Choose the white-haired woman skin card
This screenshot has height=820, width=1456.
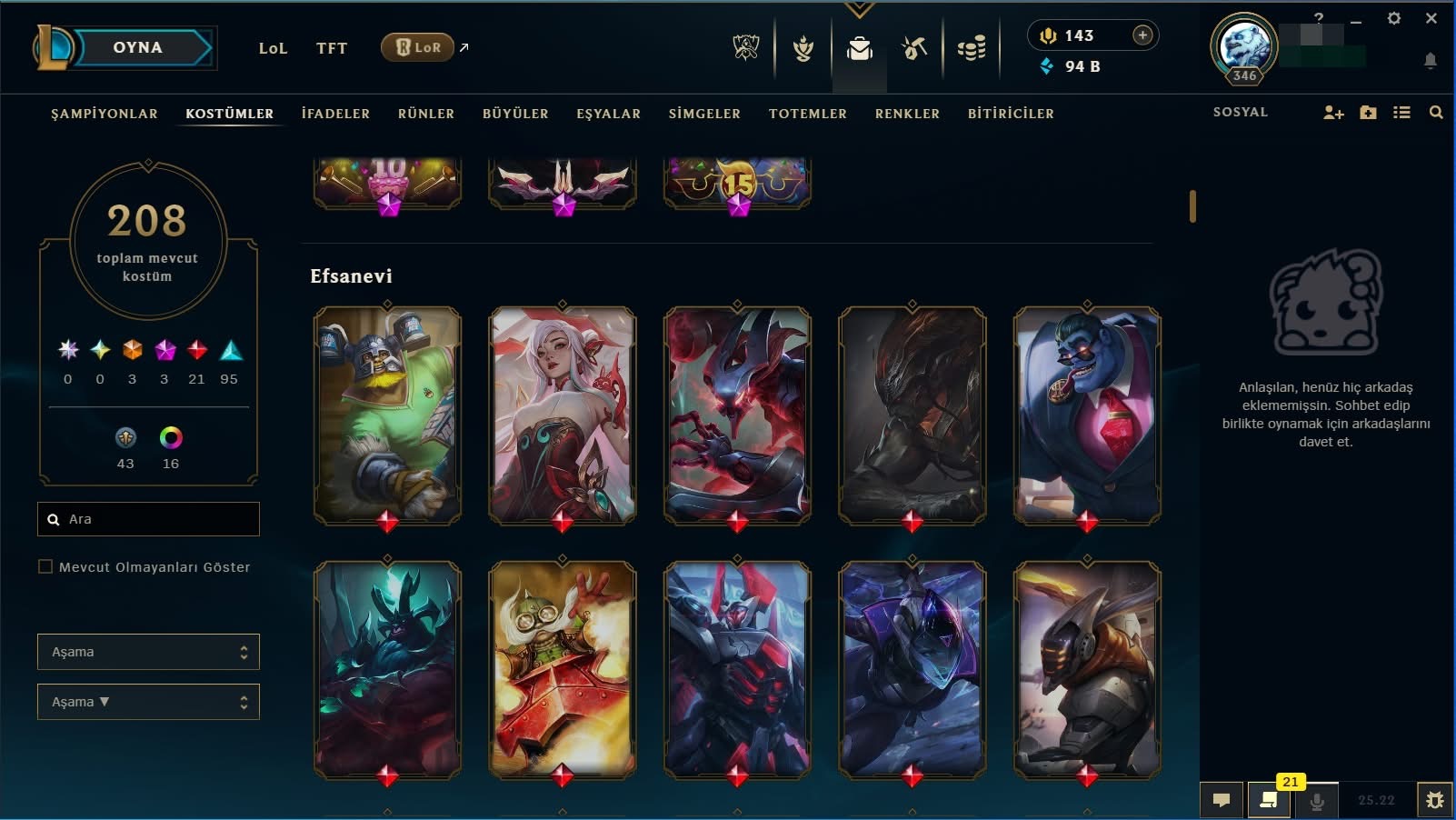[x=563, y=415]
